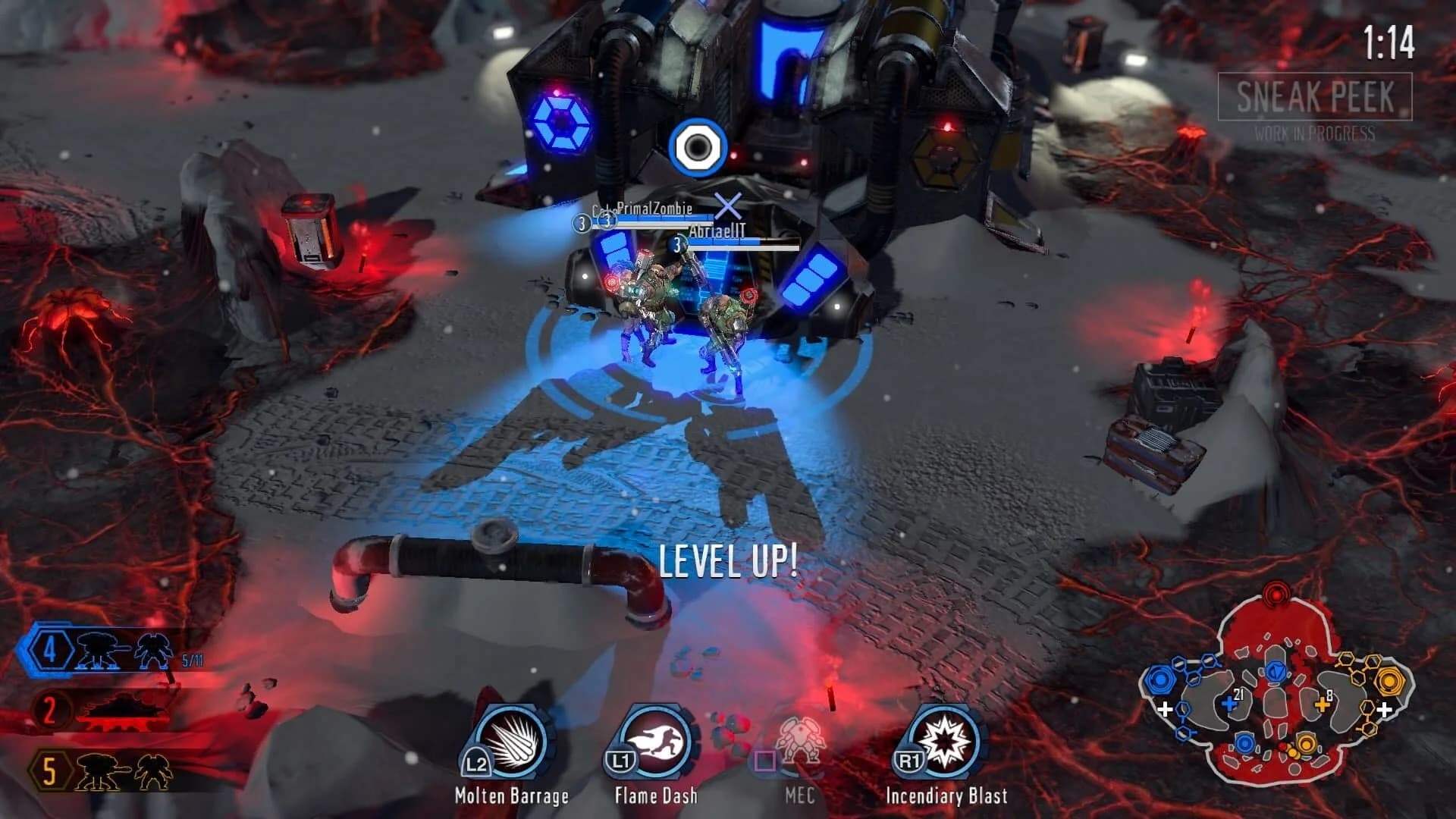The width and height of the screenshot is (1456, 819).
Task: Use the Incendiary Blast ability
Action: click(943, 746)
